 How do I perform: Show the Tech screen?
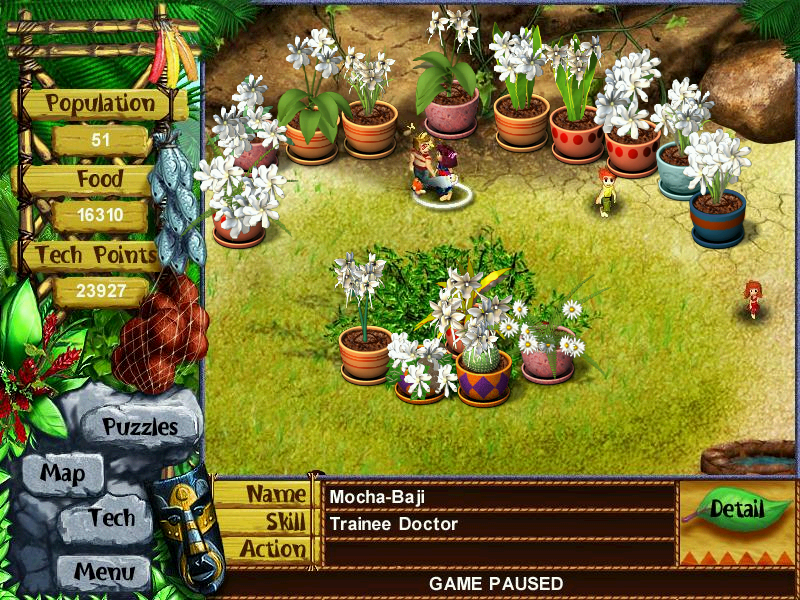(110, 518)
